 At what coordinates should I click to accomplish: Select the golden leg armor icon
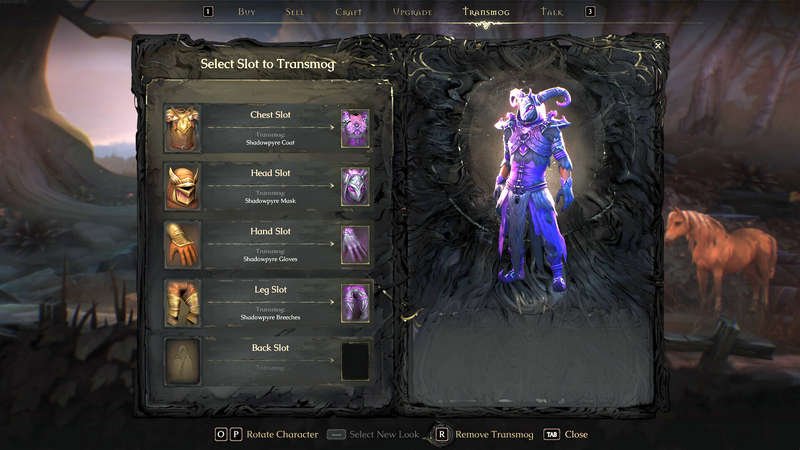click(x=183, y=303)
